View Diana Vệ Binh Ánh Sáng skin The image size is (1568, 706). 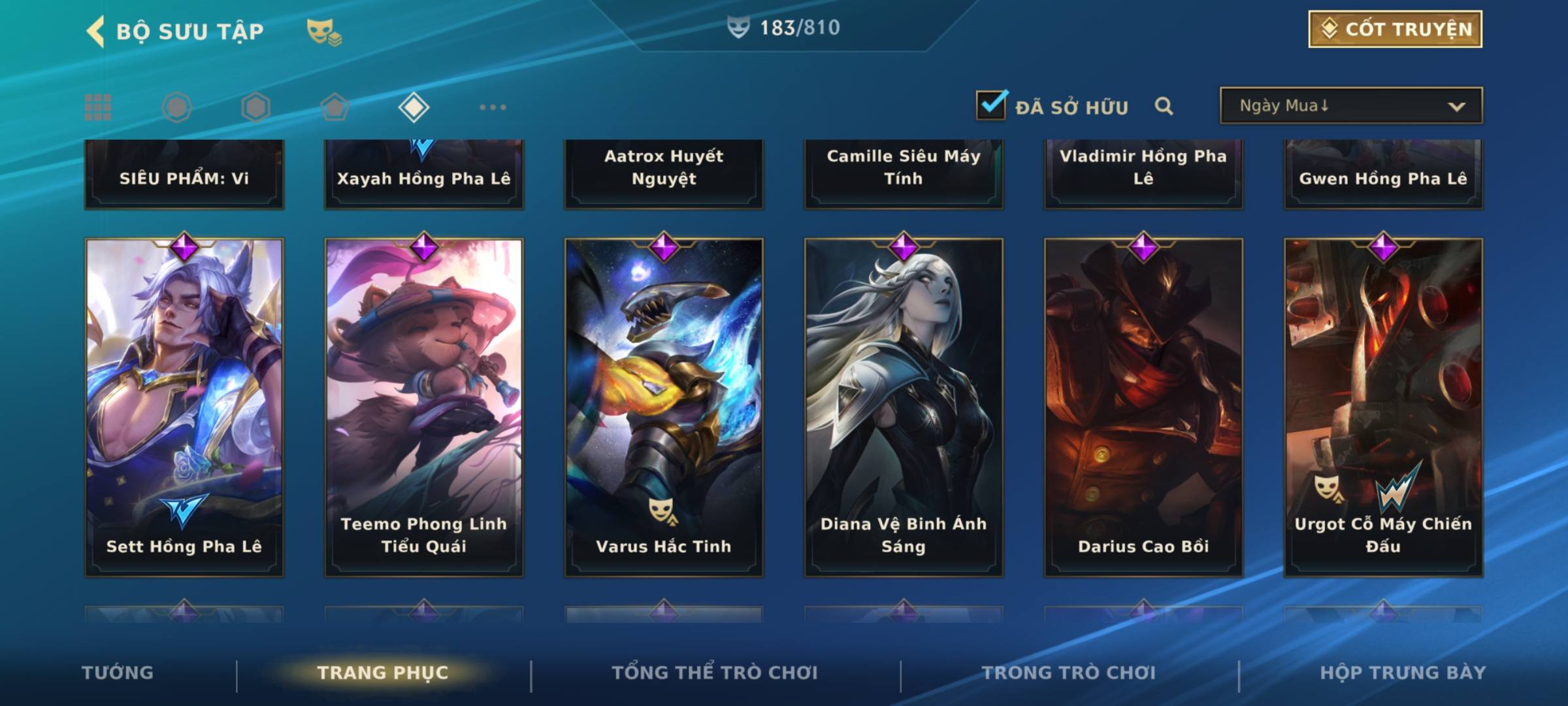pos(904,407)
